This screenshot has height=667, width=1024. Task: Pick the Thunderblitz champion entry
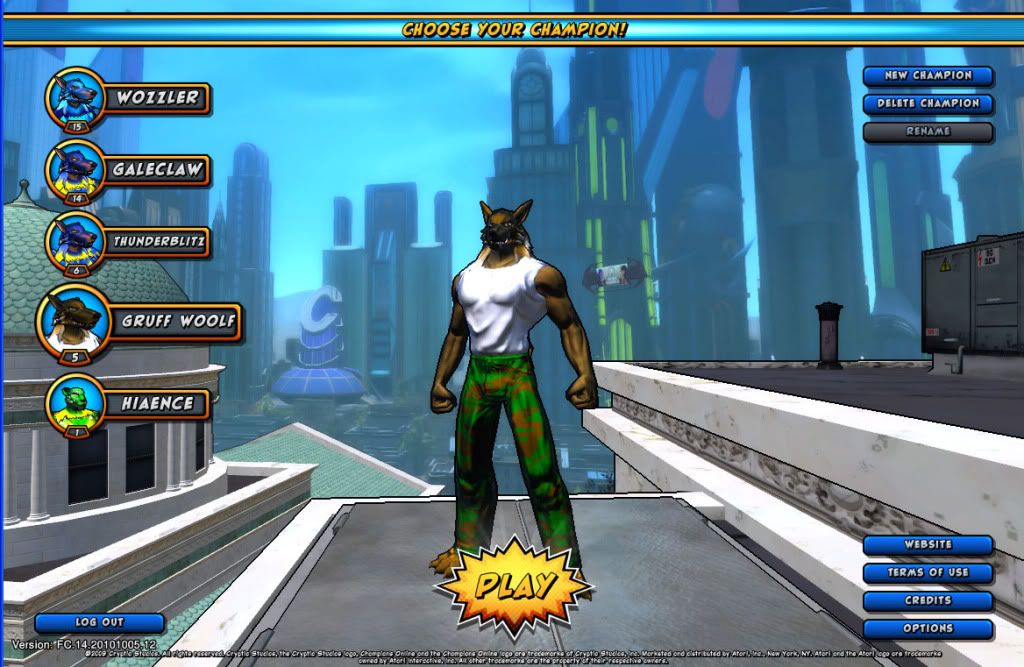coord(157,241)
